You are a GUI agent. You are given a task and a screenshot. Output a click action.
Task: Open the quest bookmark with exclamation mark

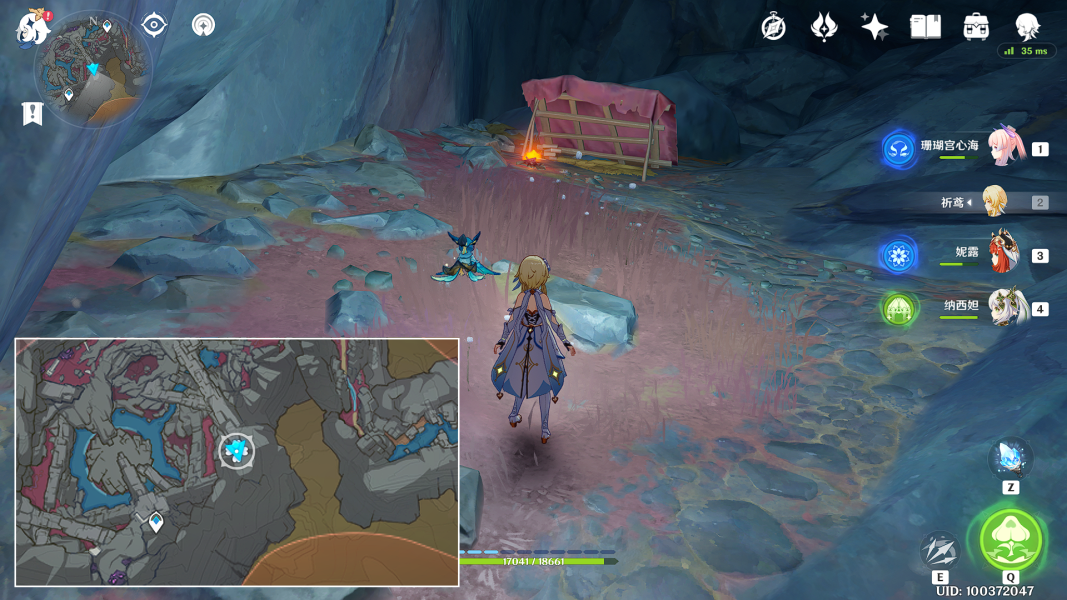(x=32, y=114)
